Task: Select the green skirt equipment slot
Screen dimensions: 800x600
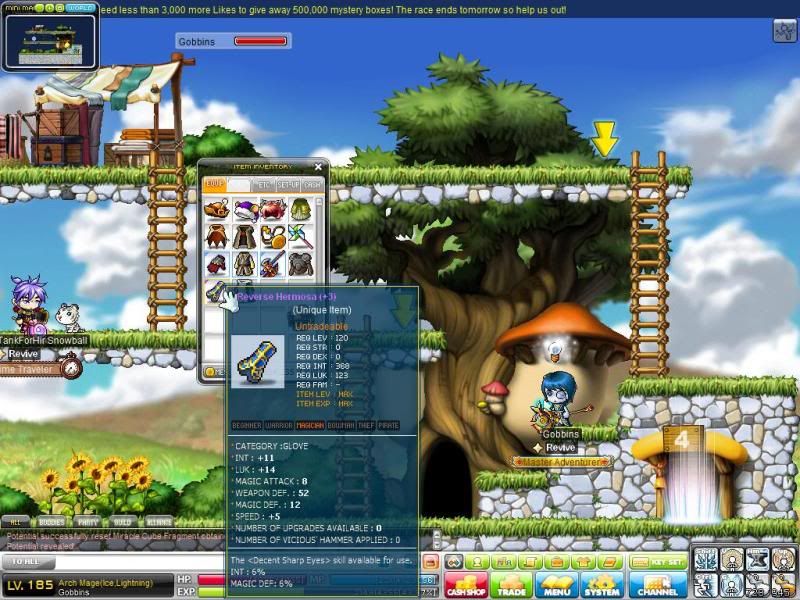Action: (300, 210)
